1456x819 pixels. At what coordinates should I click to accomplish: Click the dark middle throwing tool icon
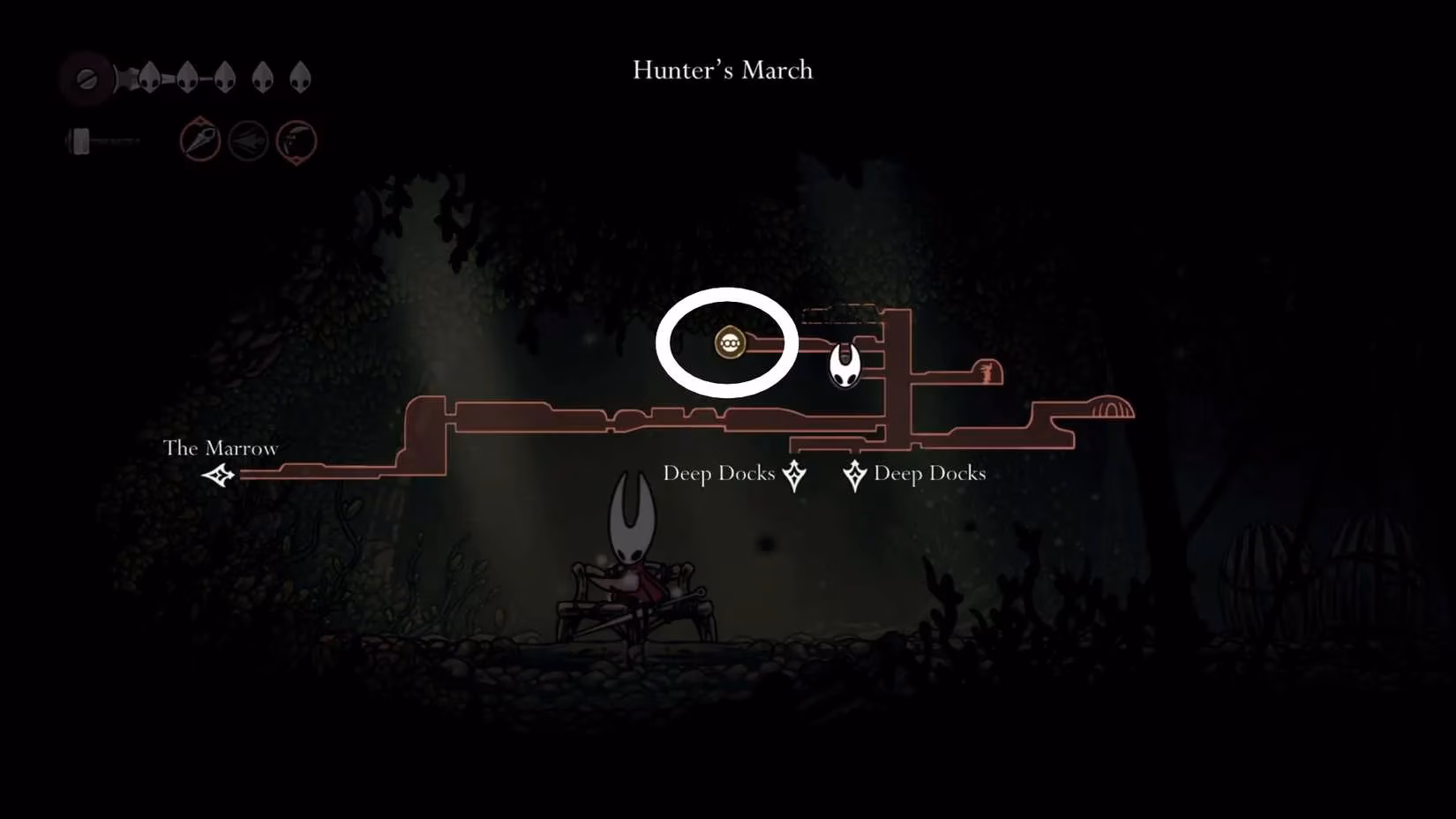point(250,141)
